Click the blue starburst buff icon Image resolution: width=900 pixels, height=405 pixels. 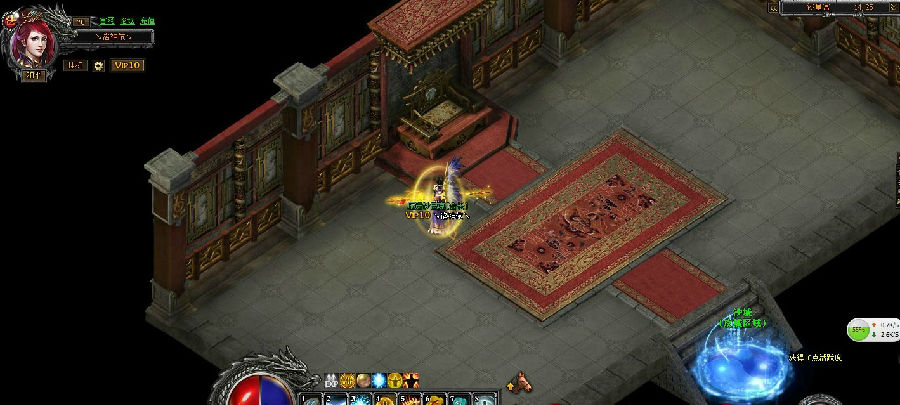click(379, 380)
